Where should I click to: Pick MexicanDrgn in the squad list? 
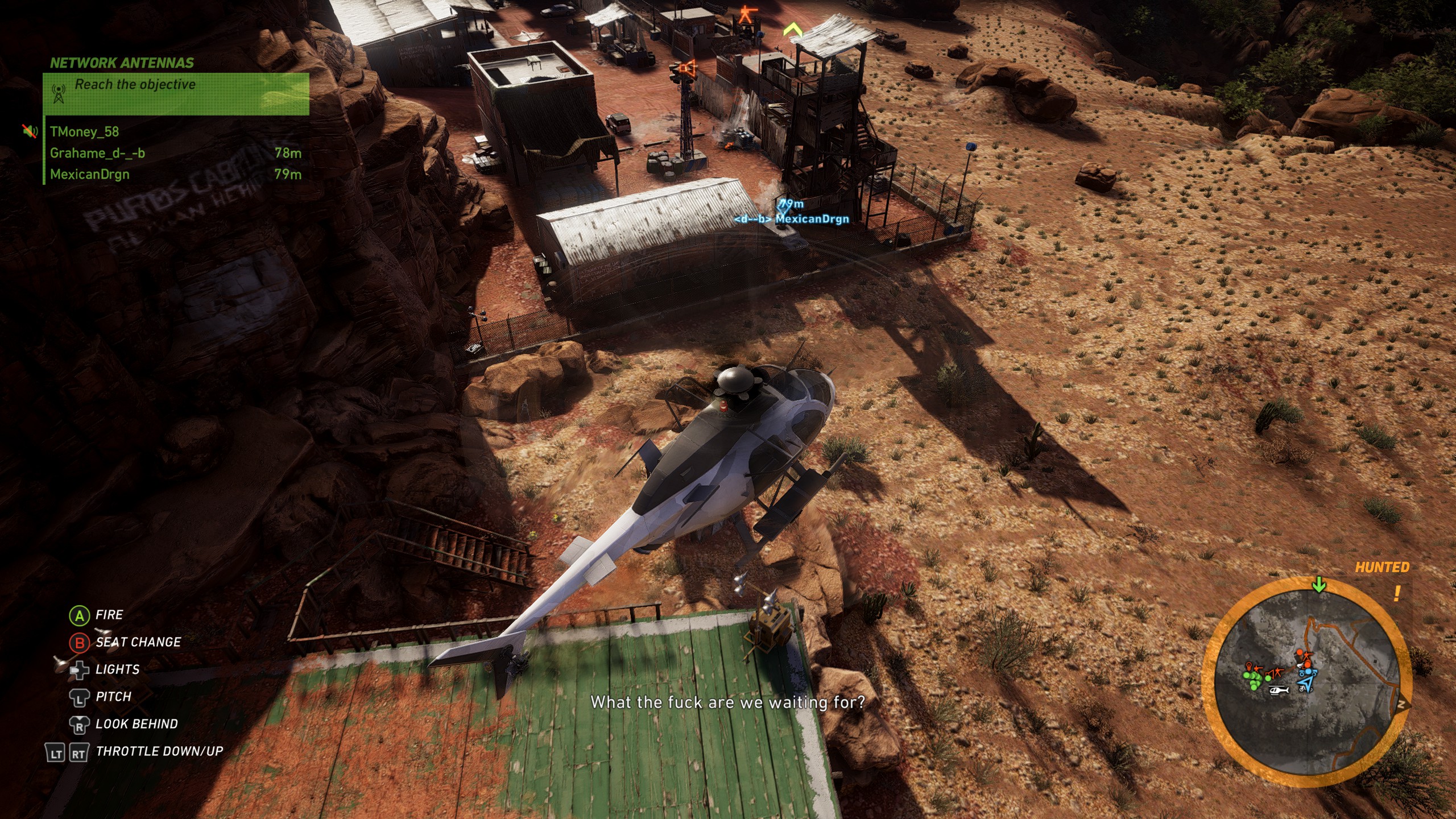coord(90,175)
